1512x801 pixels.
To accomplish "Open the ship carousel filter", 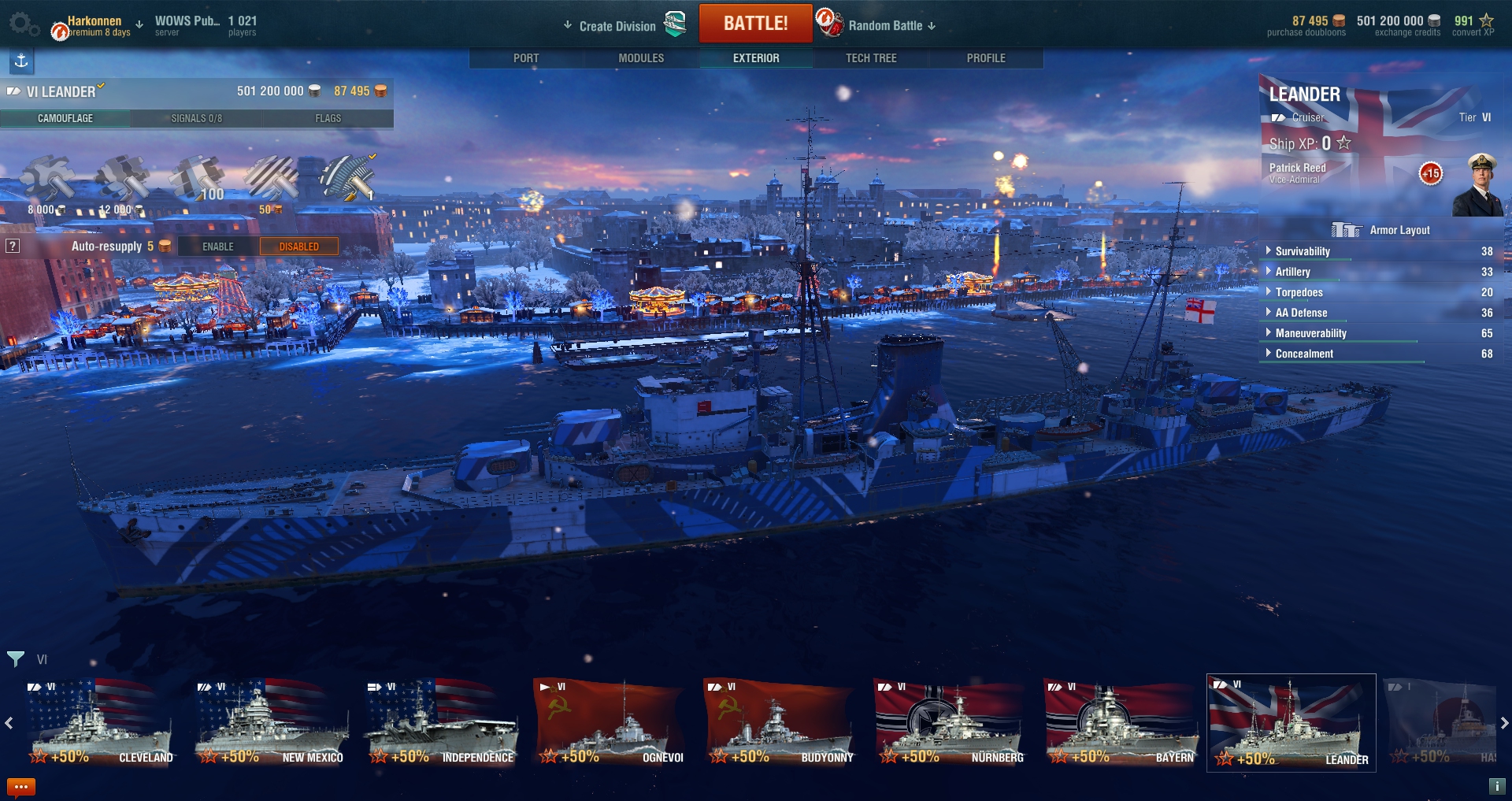I will (16, 658).
